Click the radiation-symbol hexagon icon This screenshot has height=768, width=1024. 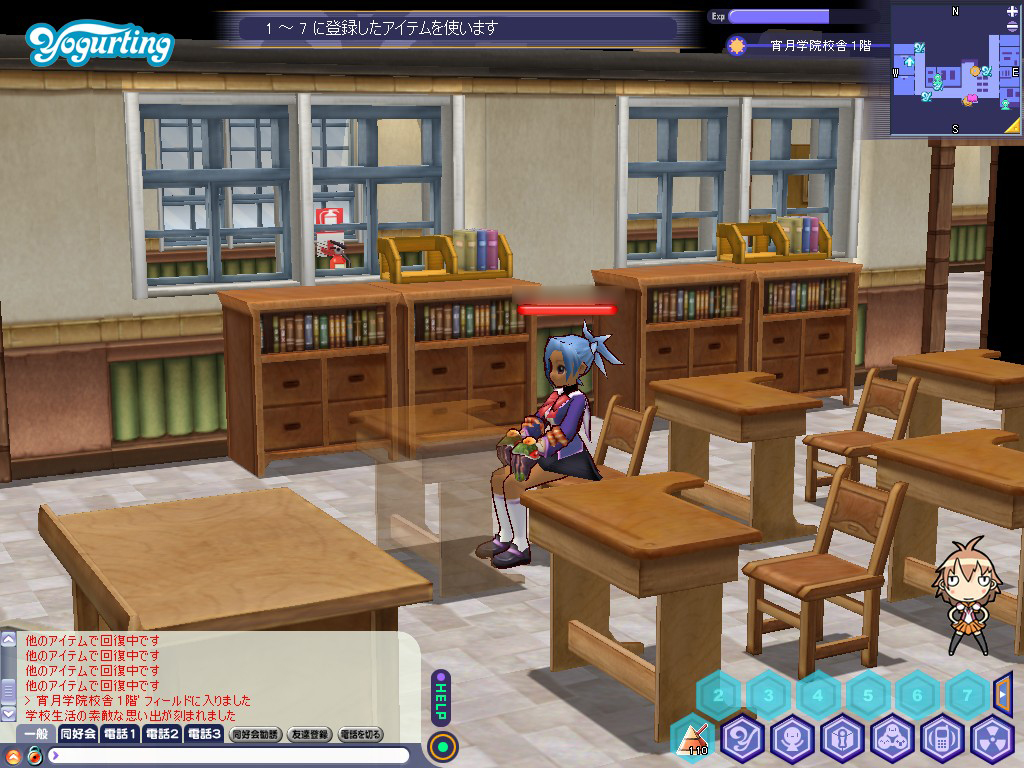tap(991, 739)
